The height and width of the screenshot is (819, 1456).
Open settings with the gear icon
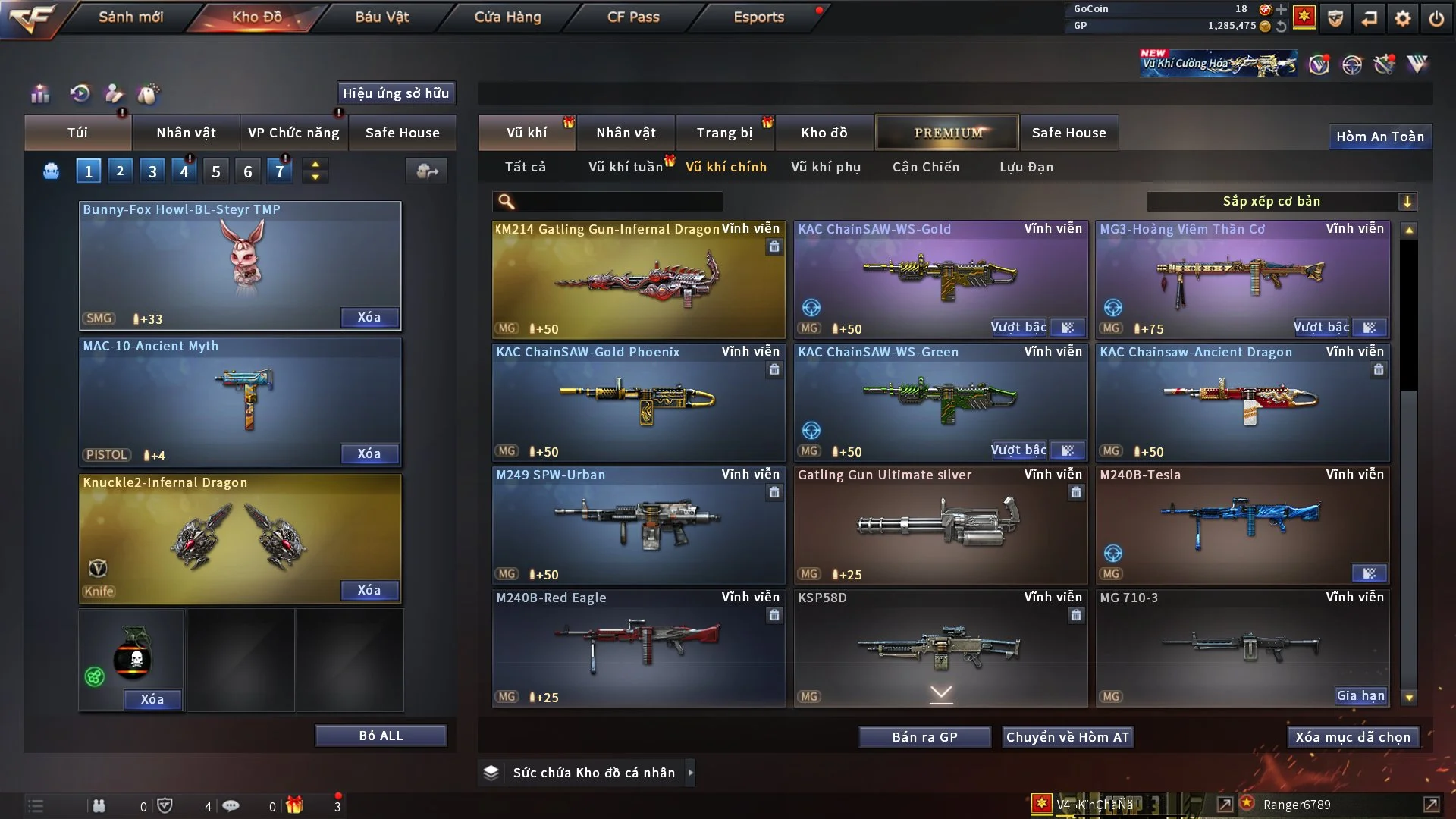point(1402,18)
